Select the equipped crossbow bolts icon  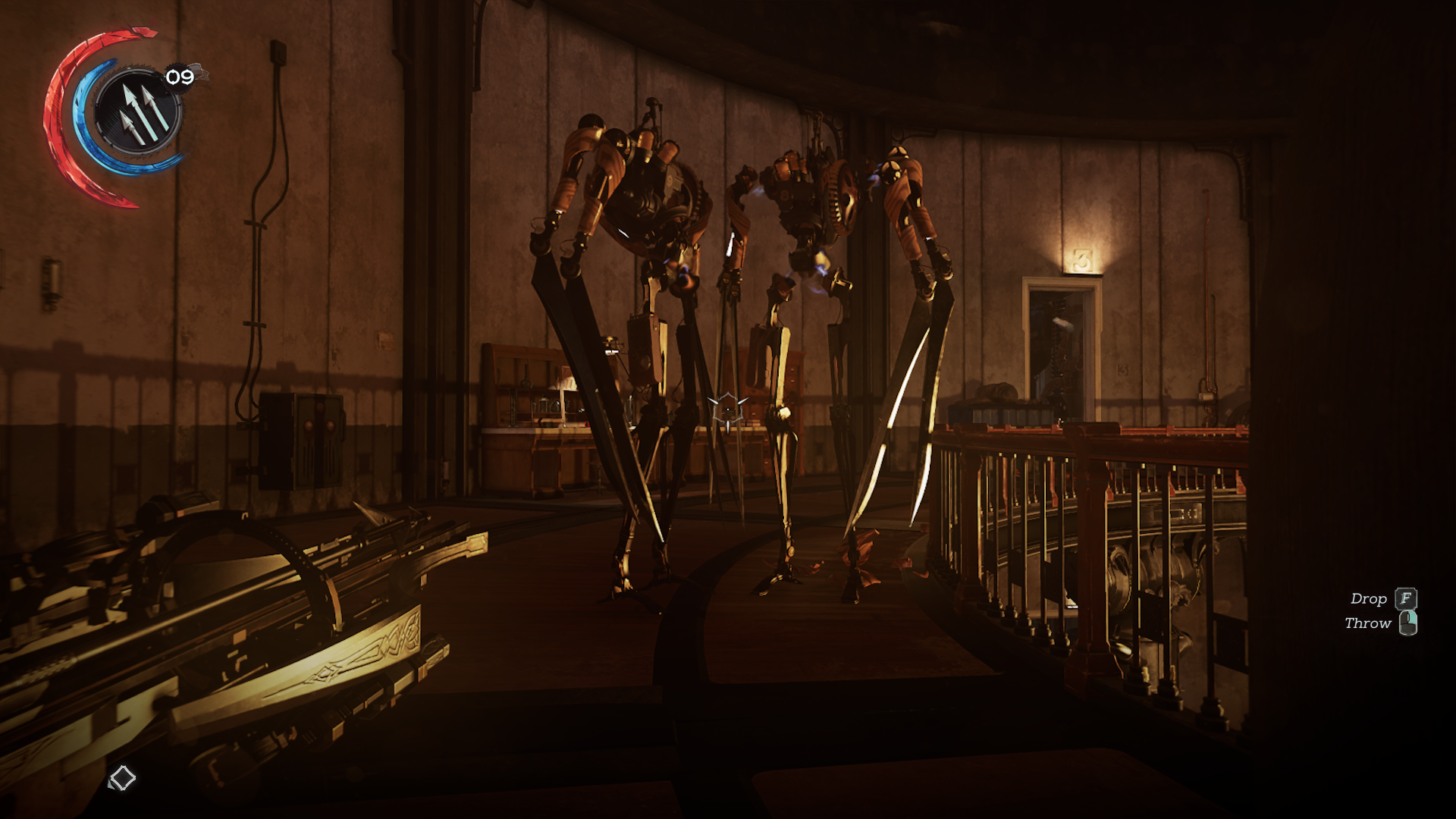[x=138, y=112]
